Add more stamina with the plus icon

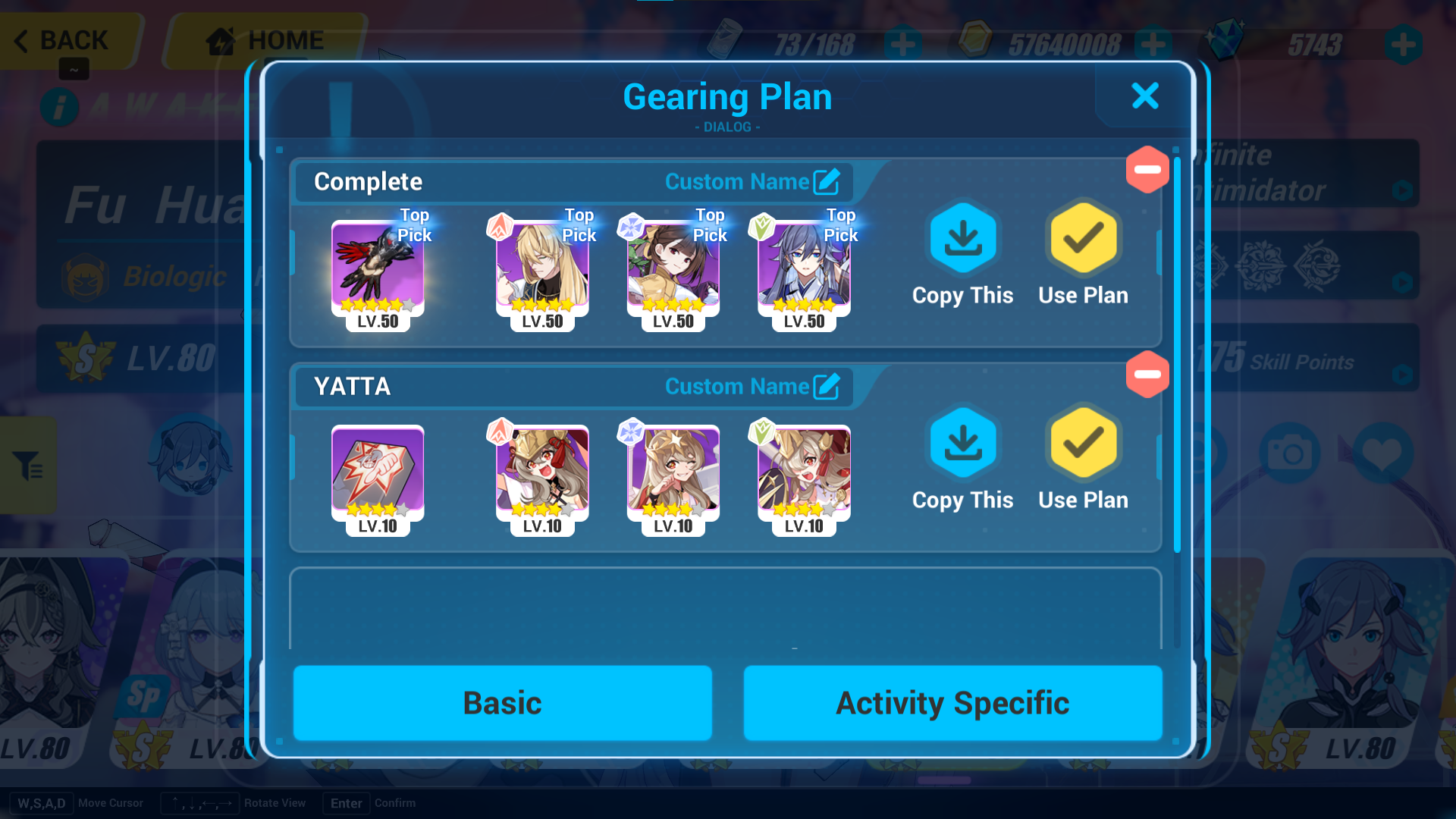pos(901,44)
